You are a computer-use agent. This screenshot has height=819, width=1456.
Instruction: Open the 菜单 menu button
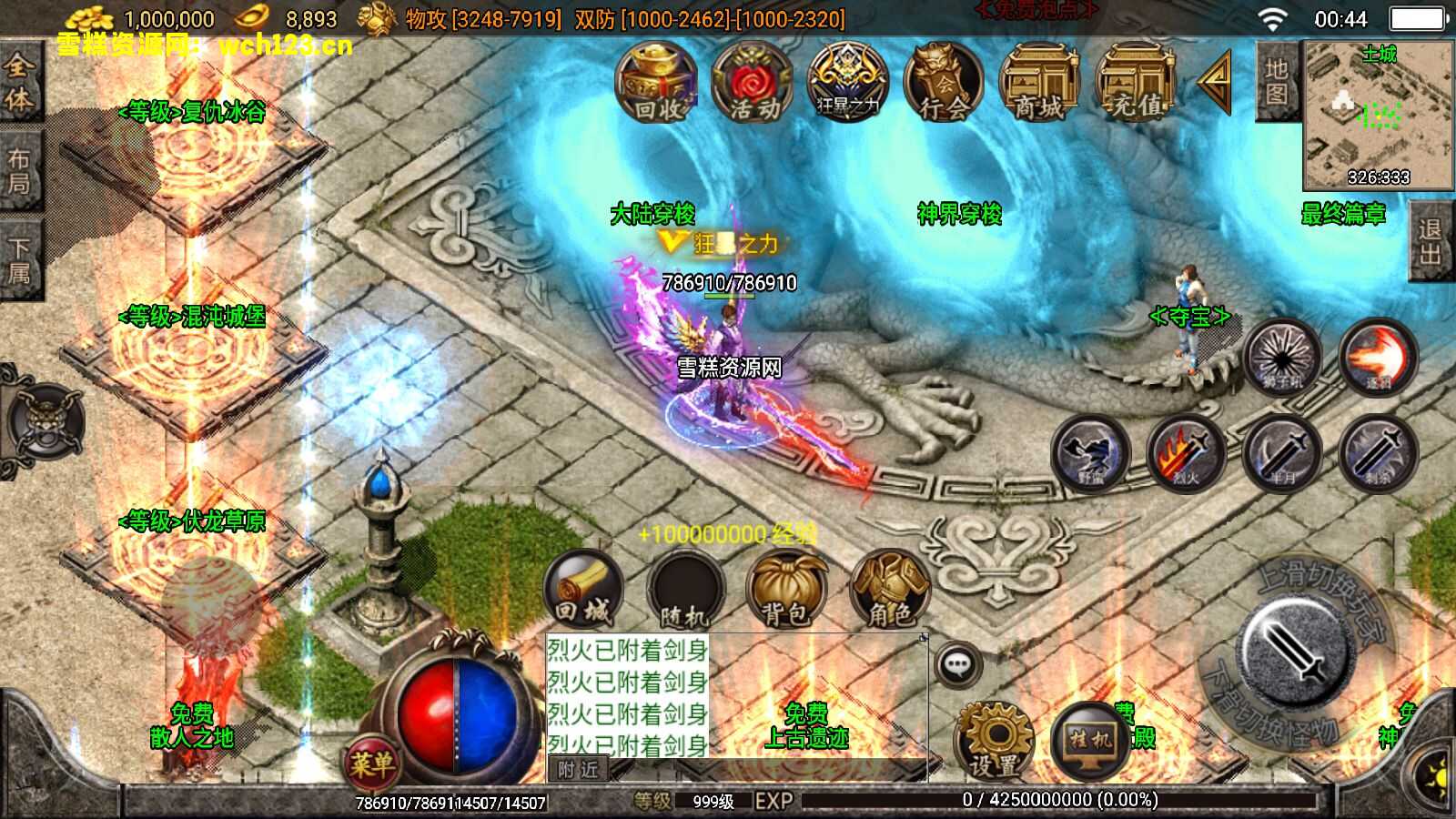371,763
